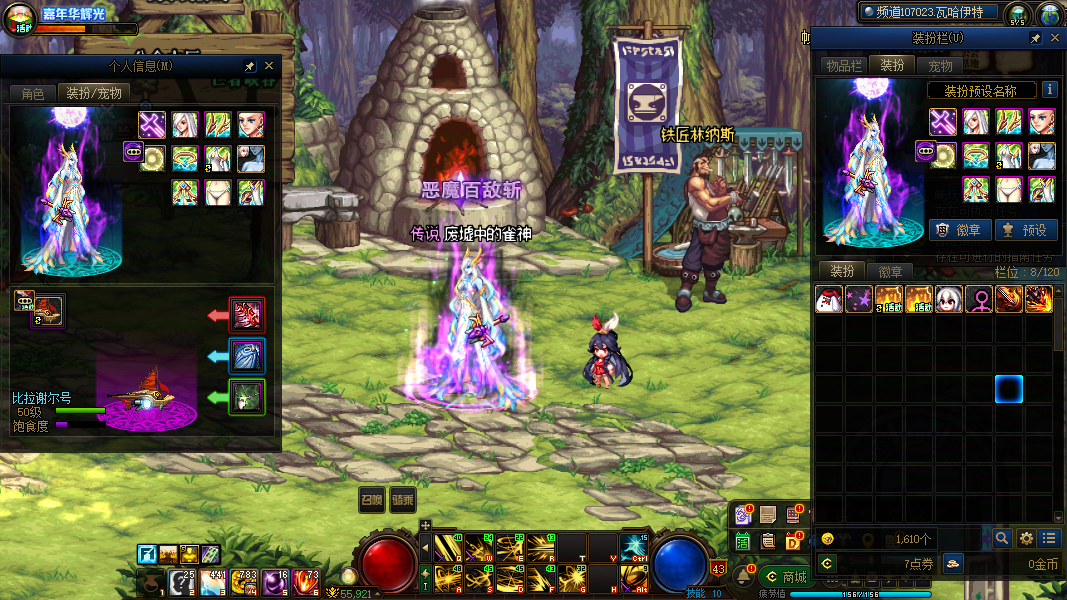1067x600 pixels.
Task: Open the gear settings button in inventory
Action: click(1026, 538)
